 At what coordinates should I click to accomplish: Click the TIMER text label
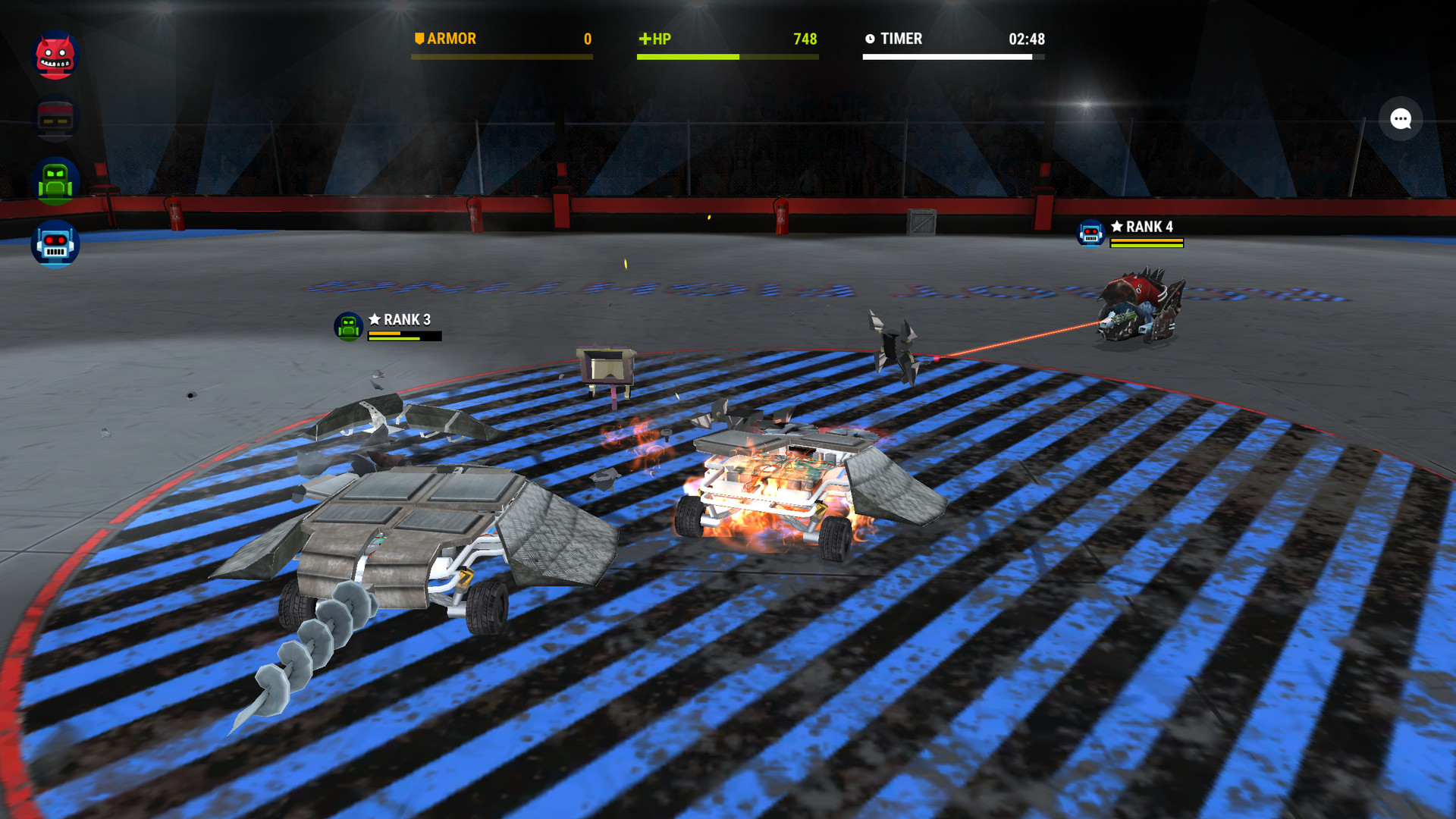pyautogui.click(x=902, y=39)
